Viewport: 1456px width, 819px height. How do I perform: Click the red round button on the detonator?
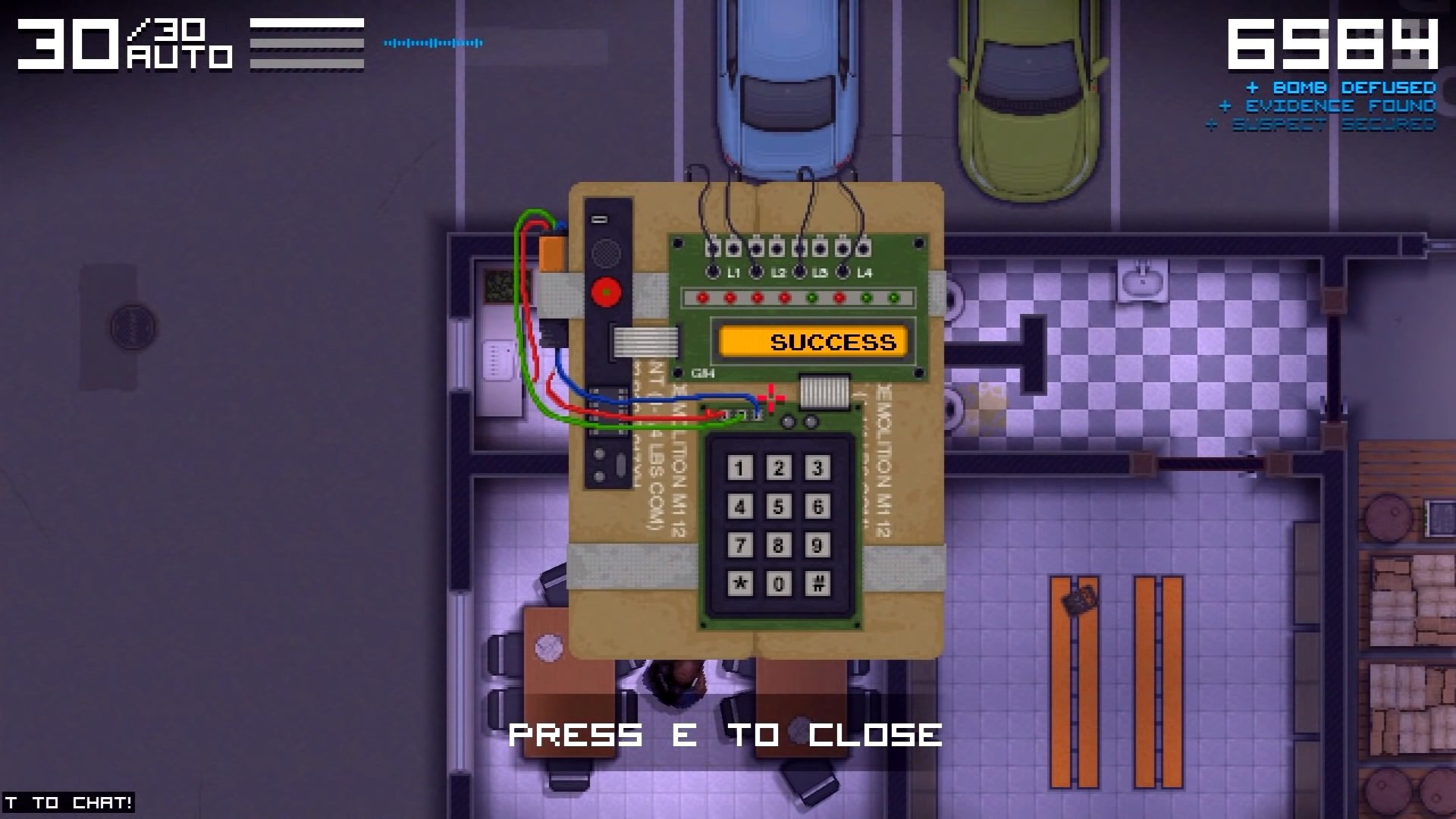click(x=606, y=292)
